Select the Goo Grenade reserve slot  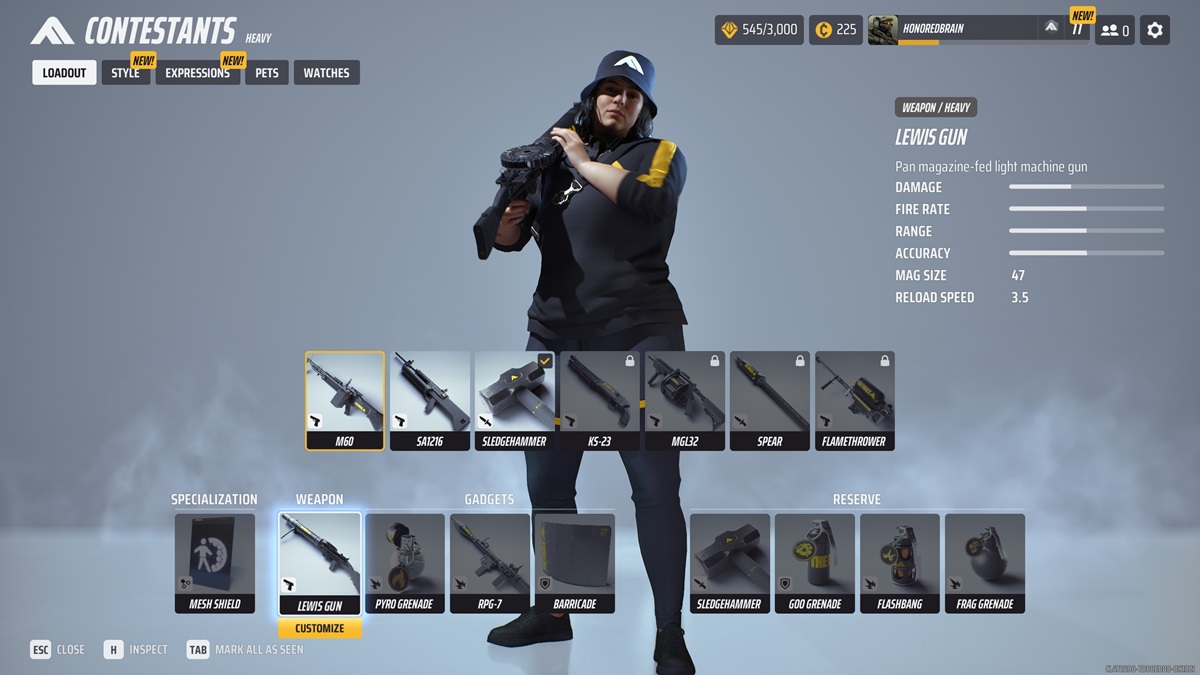pyautogui.click(x=815, y=562)
